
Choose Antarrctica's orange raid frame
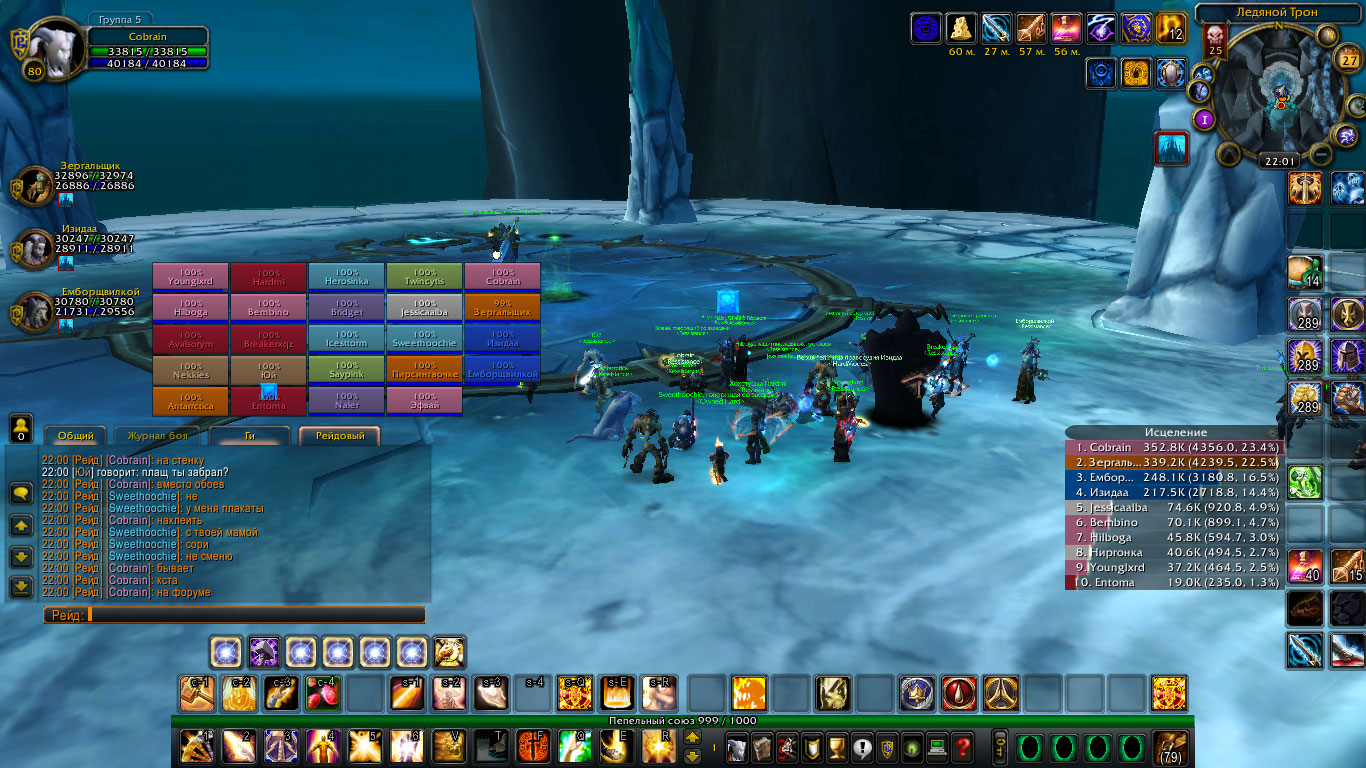[190, 401]
